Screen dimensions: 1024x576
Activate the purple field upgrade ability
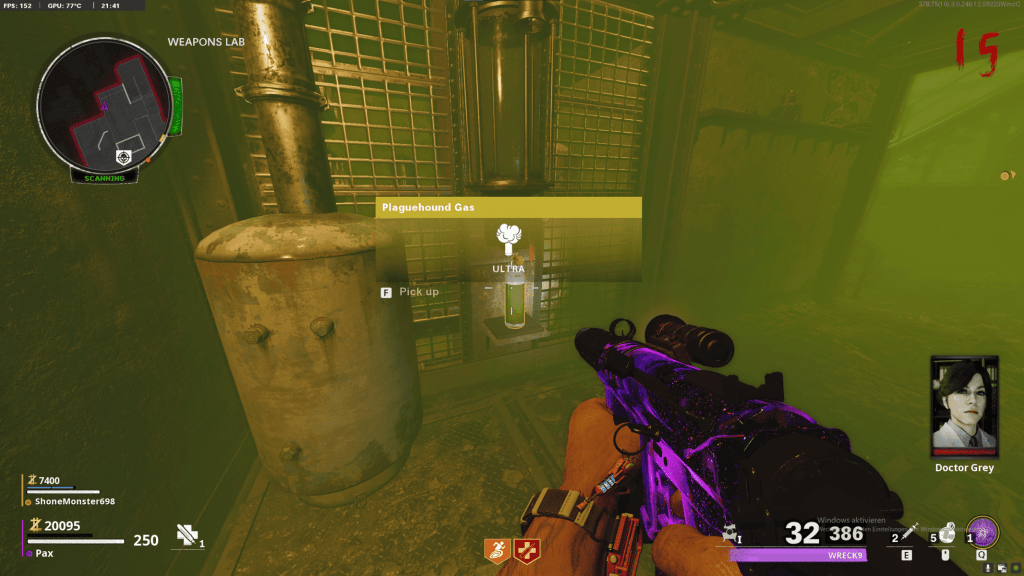984,531
